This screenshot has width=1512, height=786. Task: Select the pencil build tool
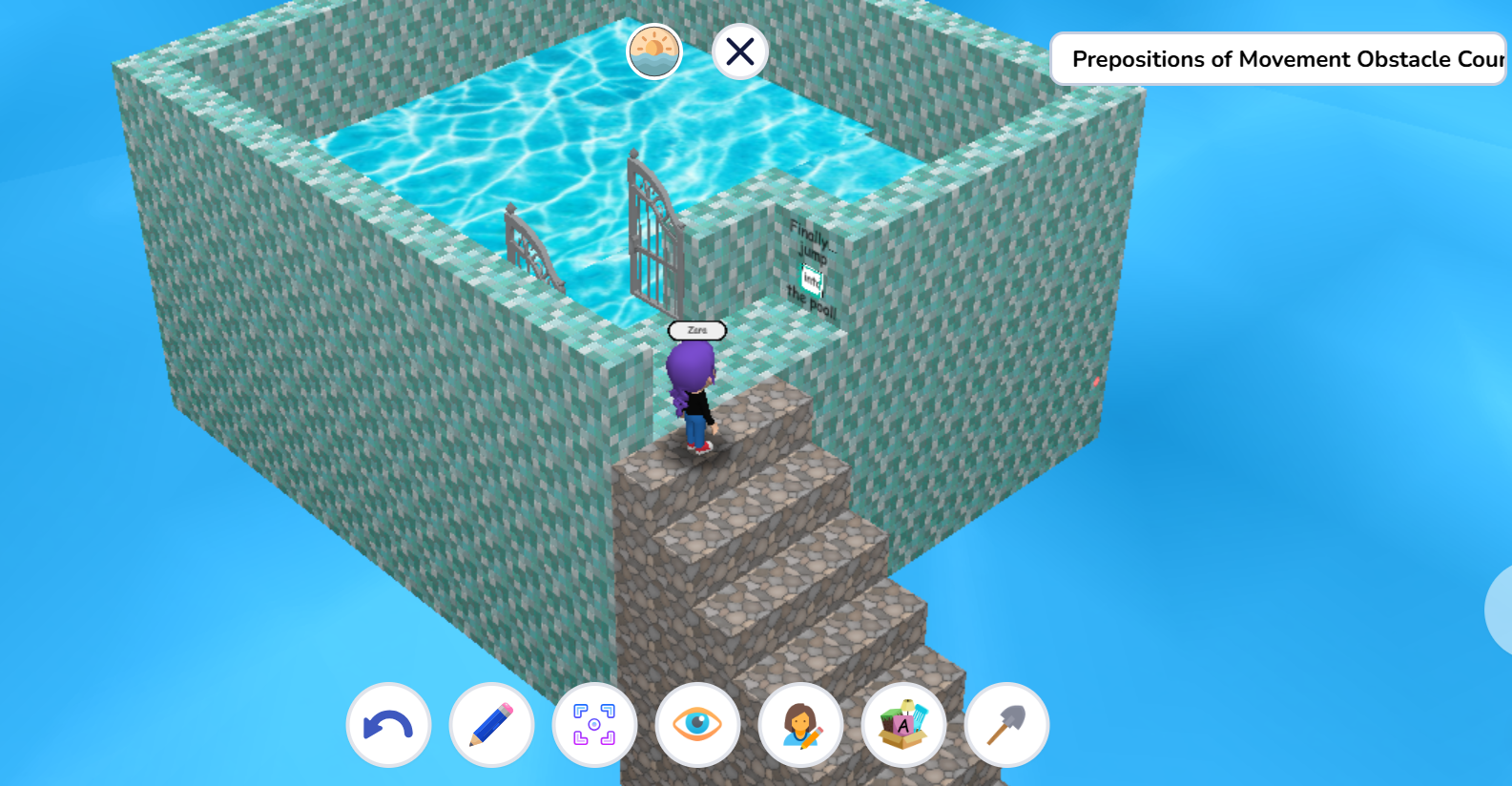point(491,725)
